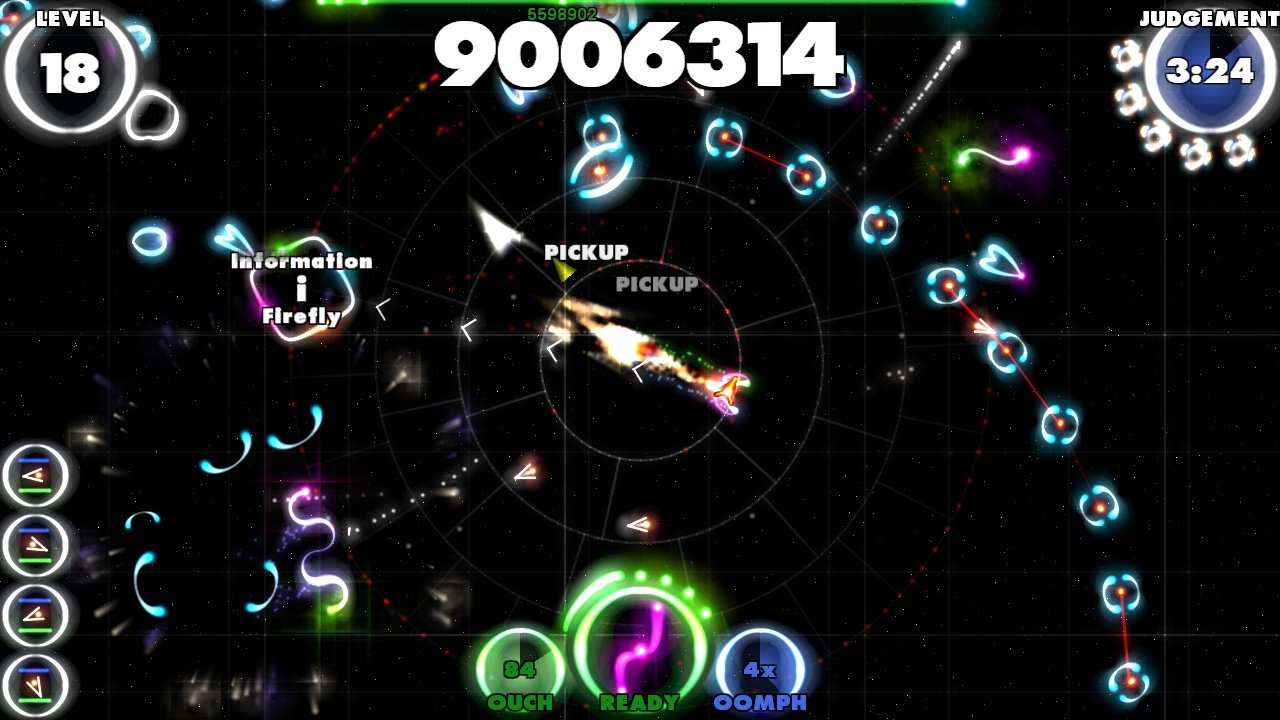Click the main score 9006314

click(x=642, y=57)
